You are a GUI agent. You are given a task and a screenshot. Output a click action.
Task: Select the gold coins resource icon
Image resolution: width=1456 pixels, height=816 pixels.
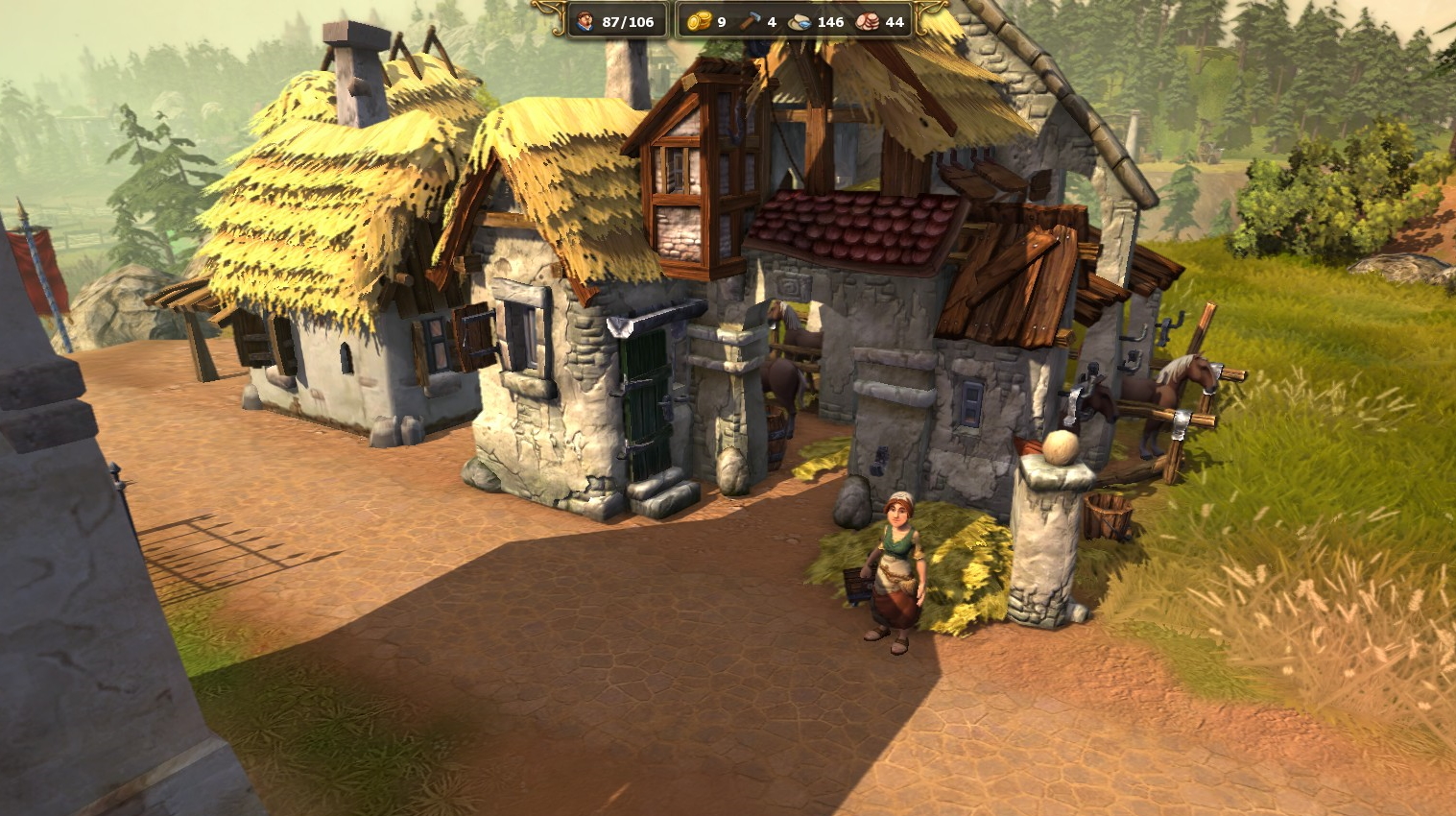699,21
